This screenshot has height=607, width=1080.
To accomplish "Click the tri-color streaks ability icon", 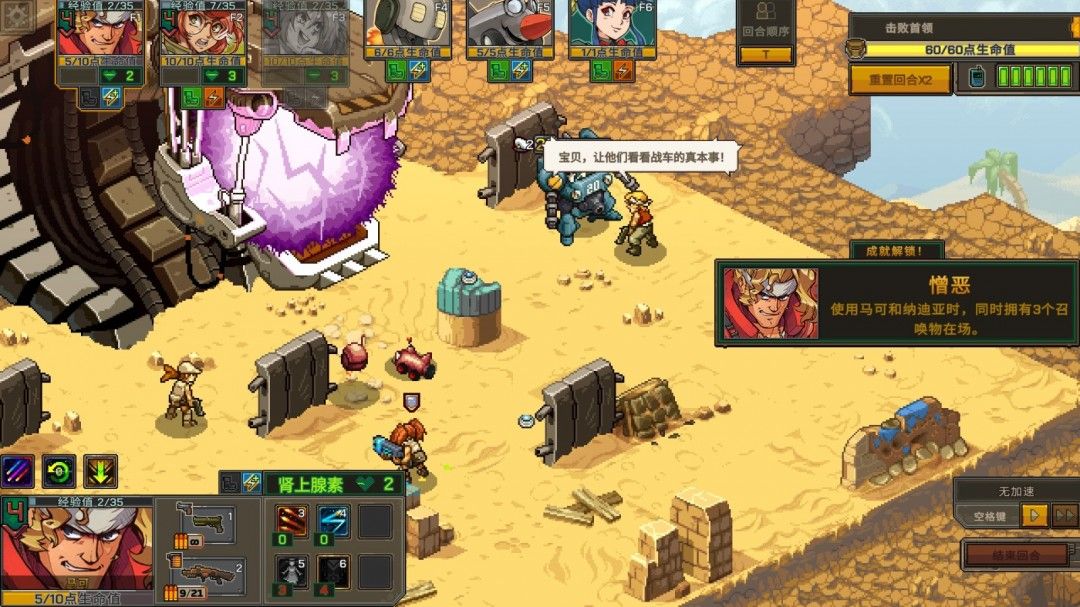I will [17, 470].
